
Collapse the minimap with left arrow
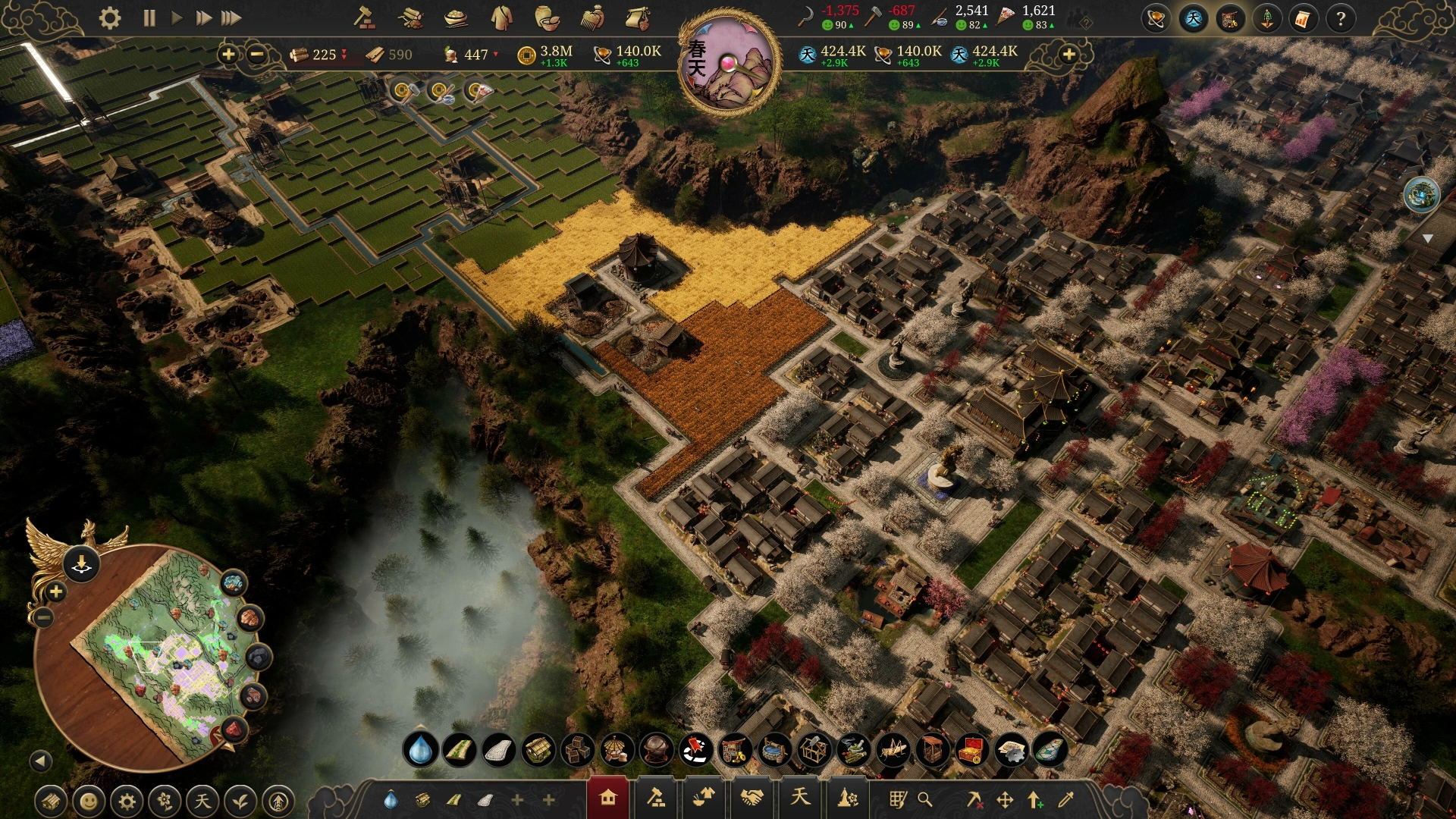(41, 761)
